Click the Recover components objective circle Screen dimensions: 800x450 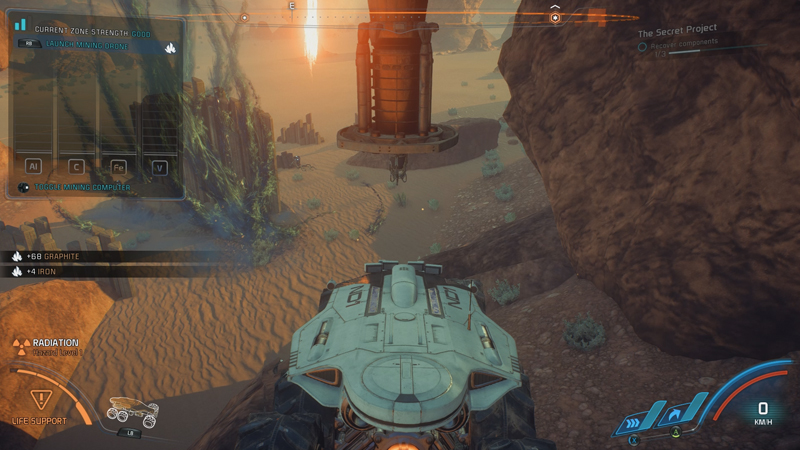[x=643, y=46]
